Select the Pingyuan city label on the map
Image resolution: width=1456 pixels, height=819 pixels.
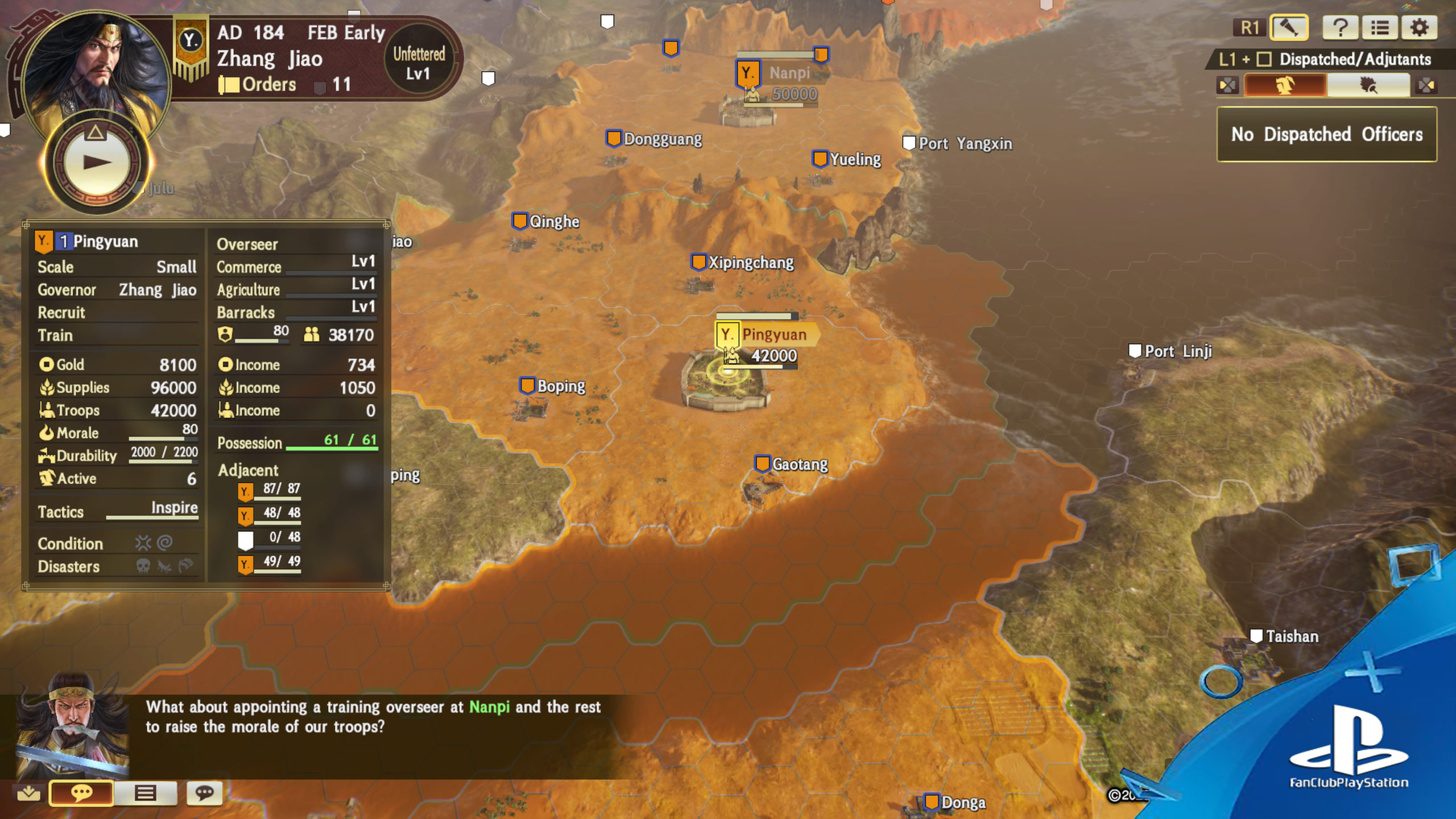click(773, 334)
